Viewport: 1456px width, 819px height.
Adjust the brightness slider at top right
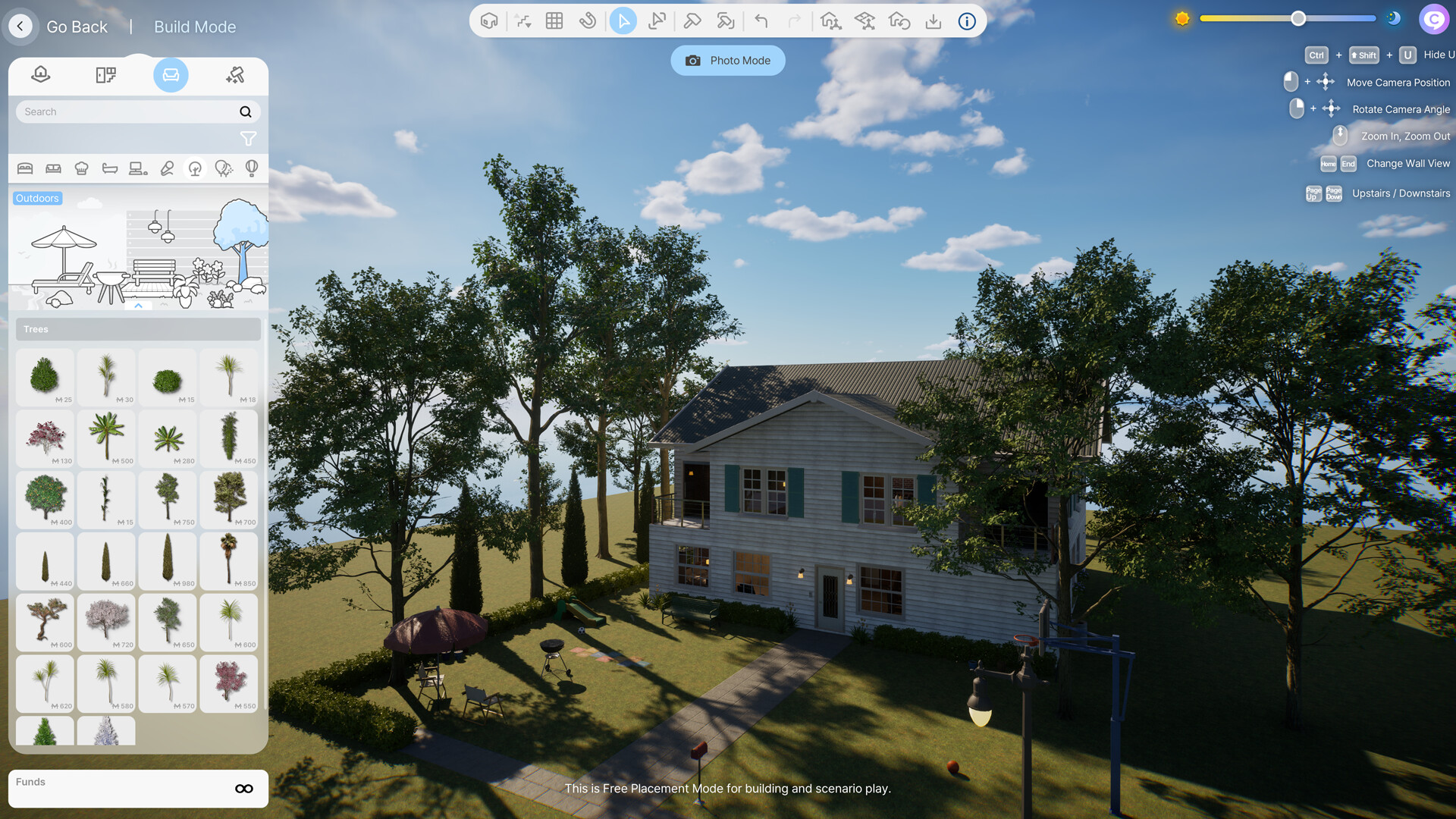(x=1298, y=17)
